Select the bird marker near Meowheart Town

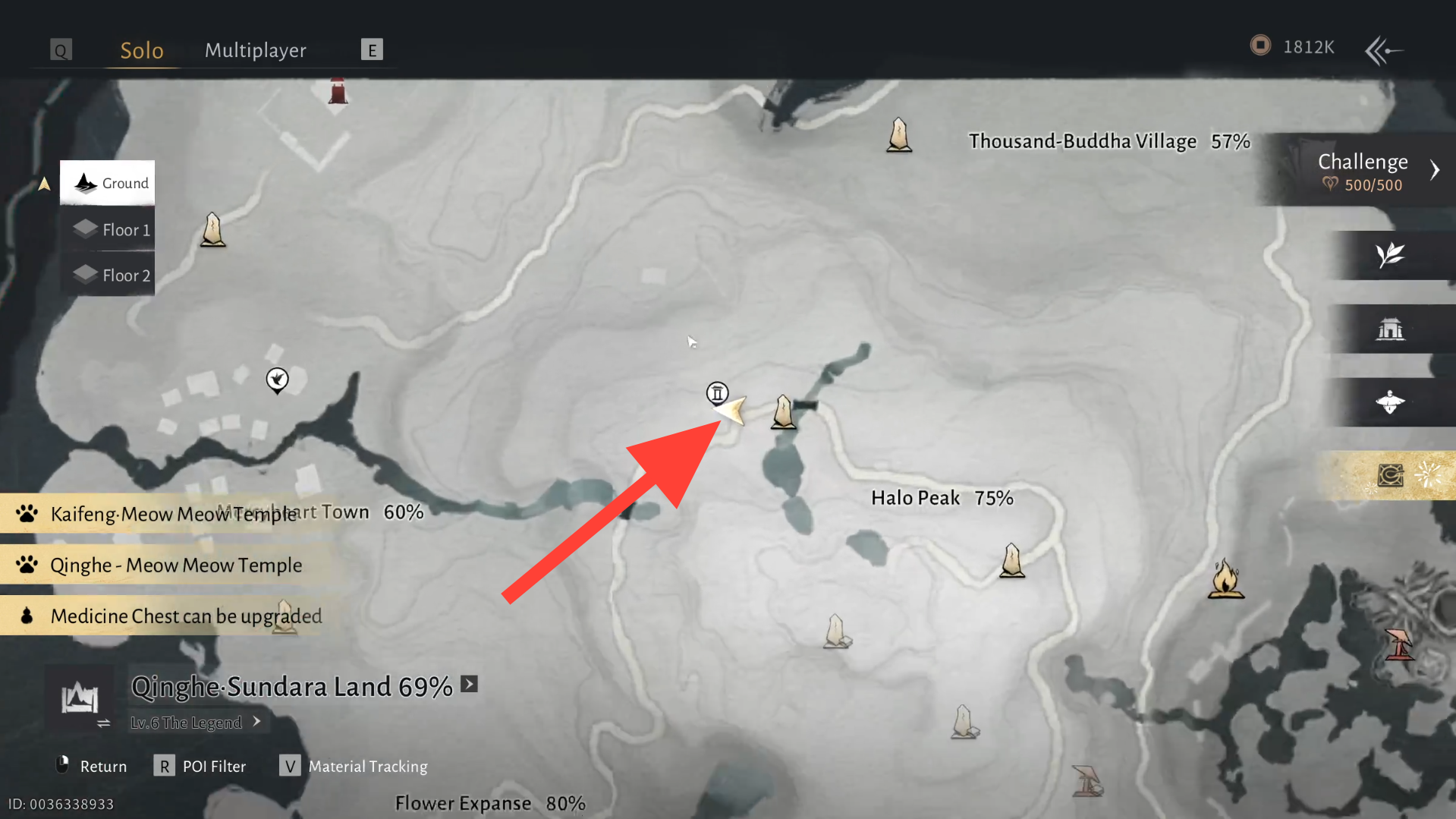(x=277, y=380)
